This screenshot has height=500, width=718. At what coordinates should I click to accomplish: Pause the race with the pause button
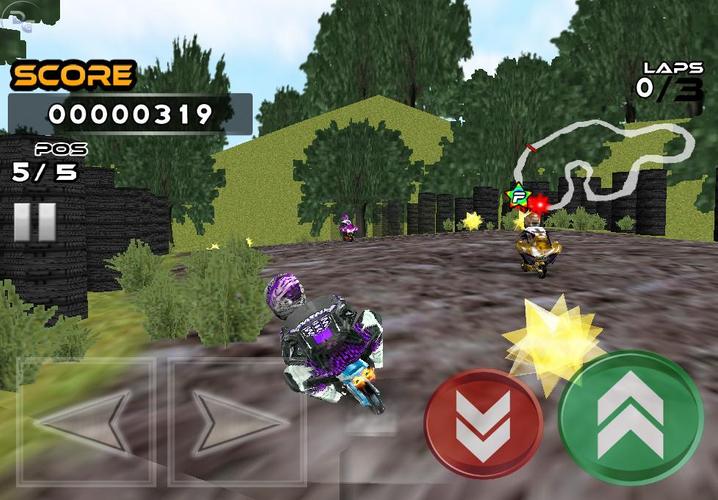(x=34, y=221)
